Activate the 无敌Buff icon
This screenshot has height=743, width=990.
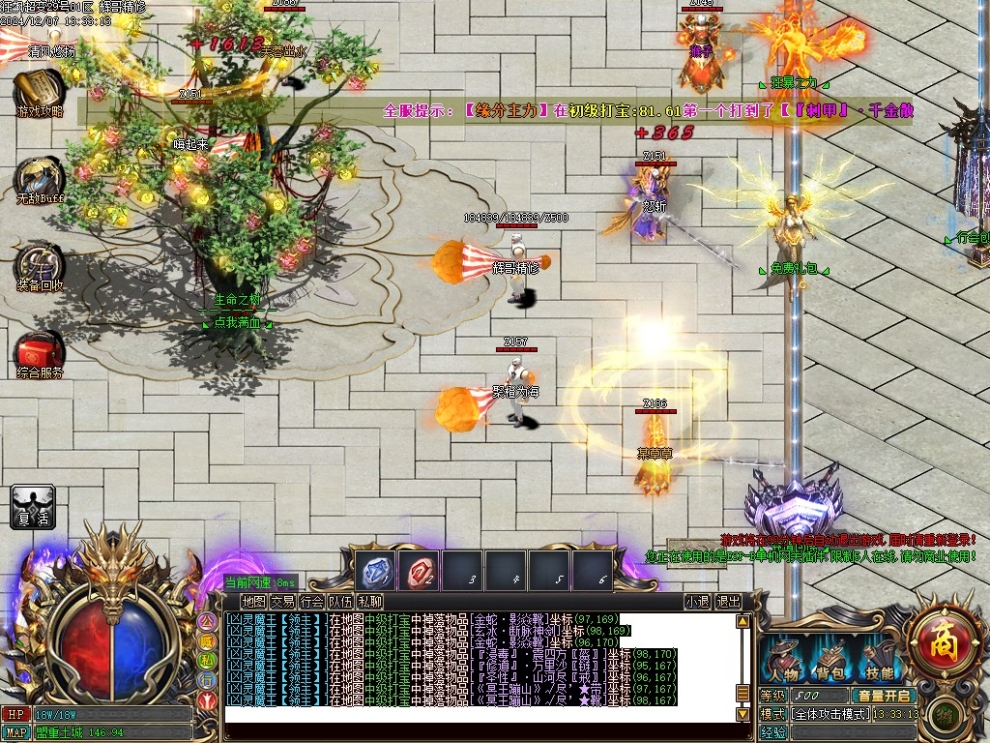tap(38, 180)
